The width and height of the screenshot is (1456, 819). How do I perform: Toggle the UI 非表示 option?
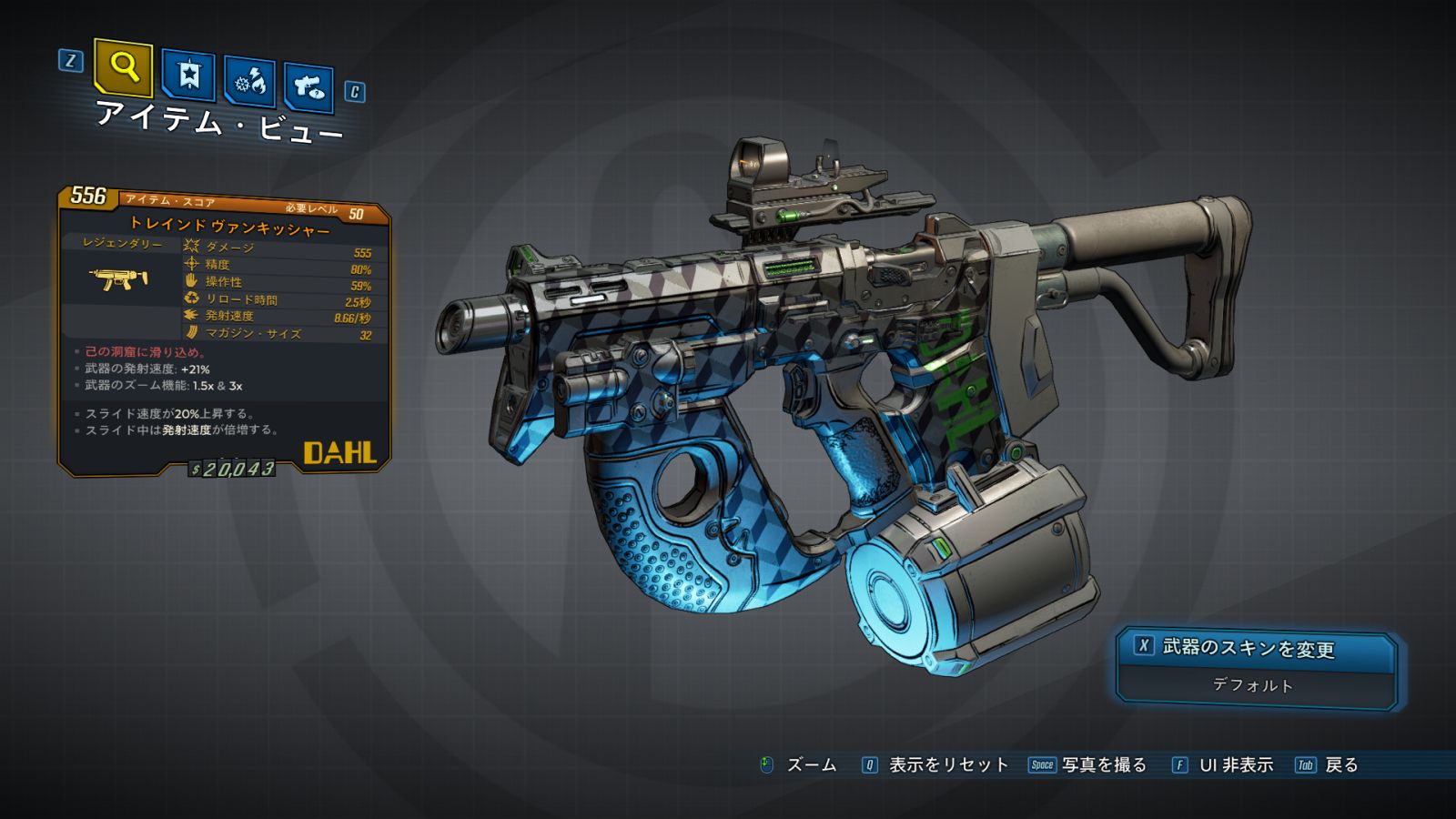click(1235, 765)
